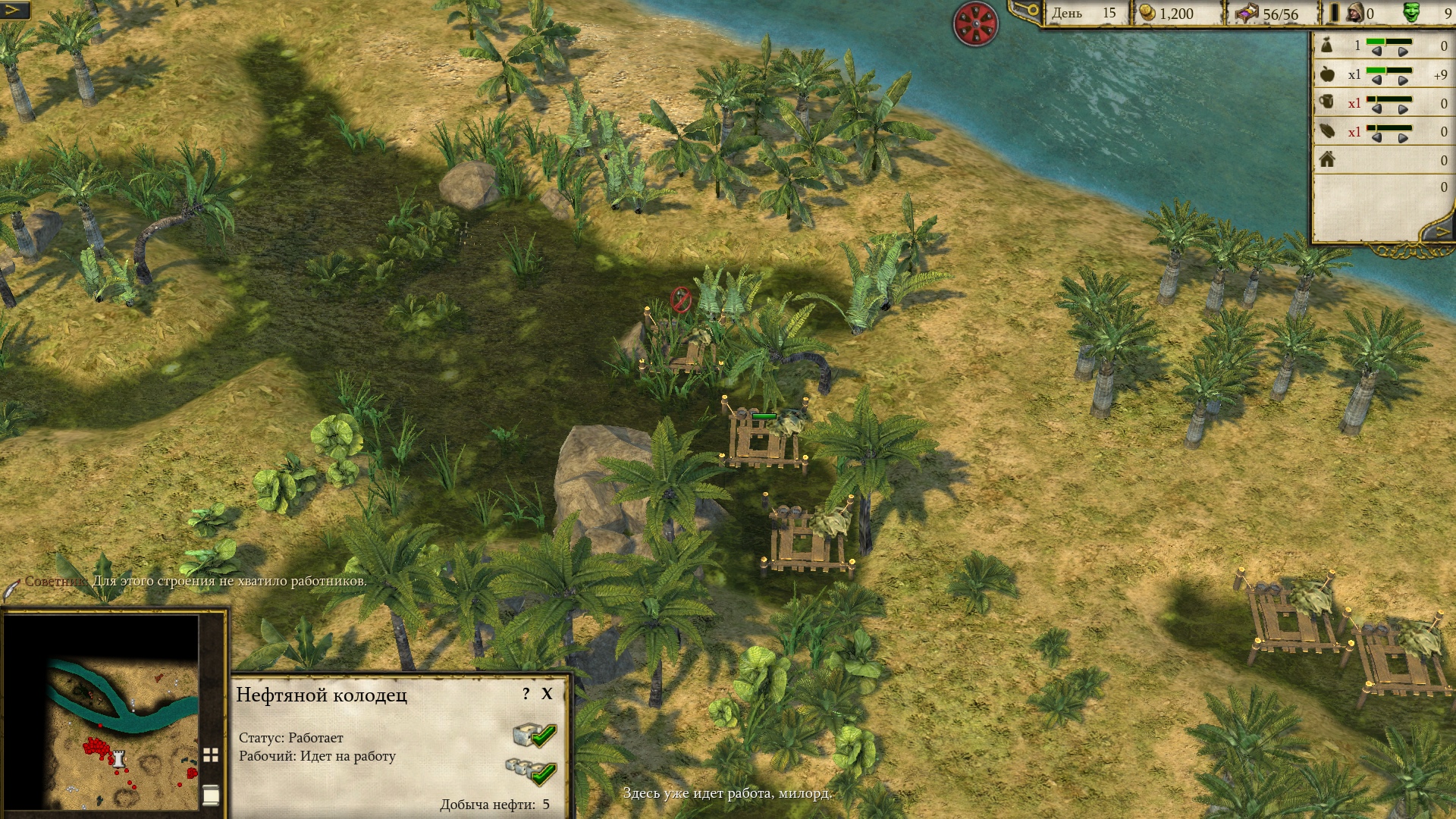The height and width of the screenshot is (819, 1456).
Task: Toggle work status for all buildings of this type
Action: click(531, 771)
